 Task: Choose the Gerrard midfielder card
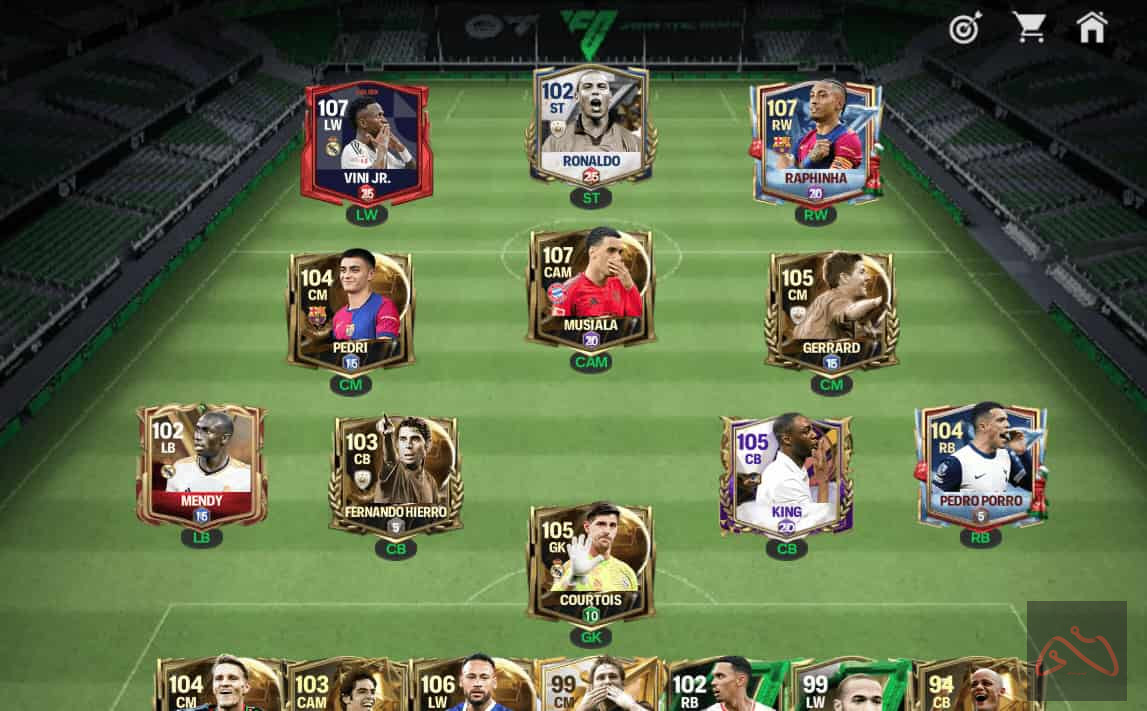tap(831, 310)
